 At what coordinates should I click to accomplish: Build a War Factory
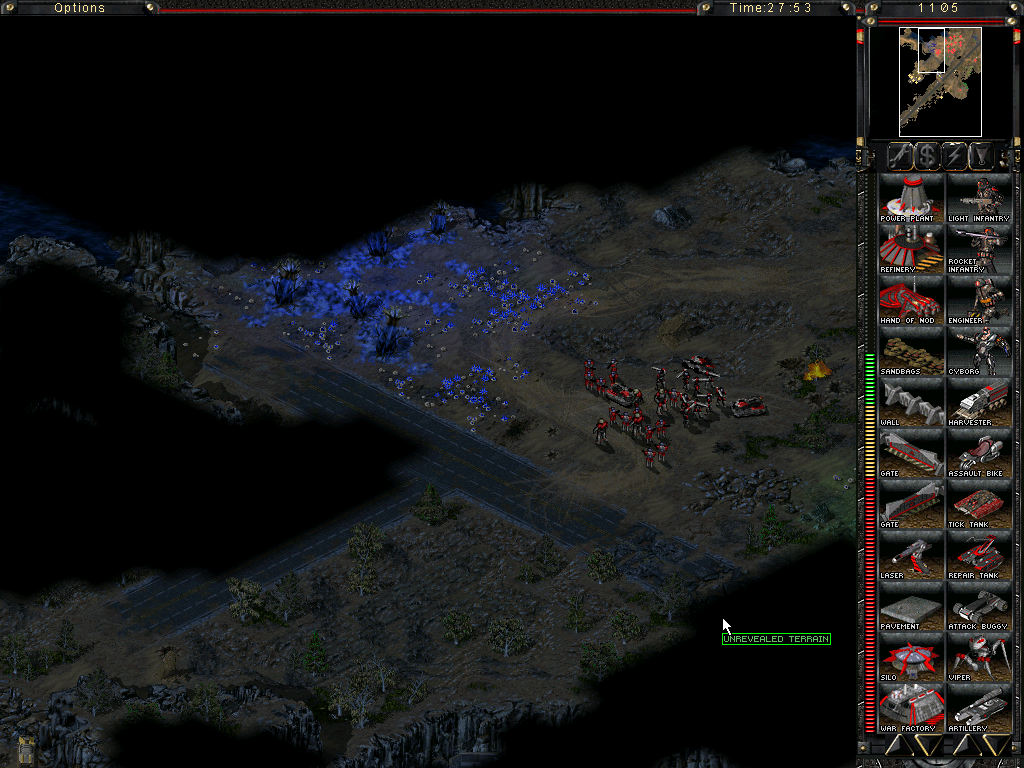[x=911, y=708]
